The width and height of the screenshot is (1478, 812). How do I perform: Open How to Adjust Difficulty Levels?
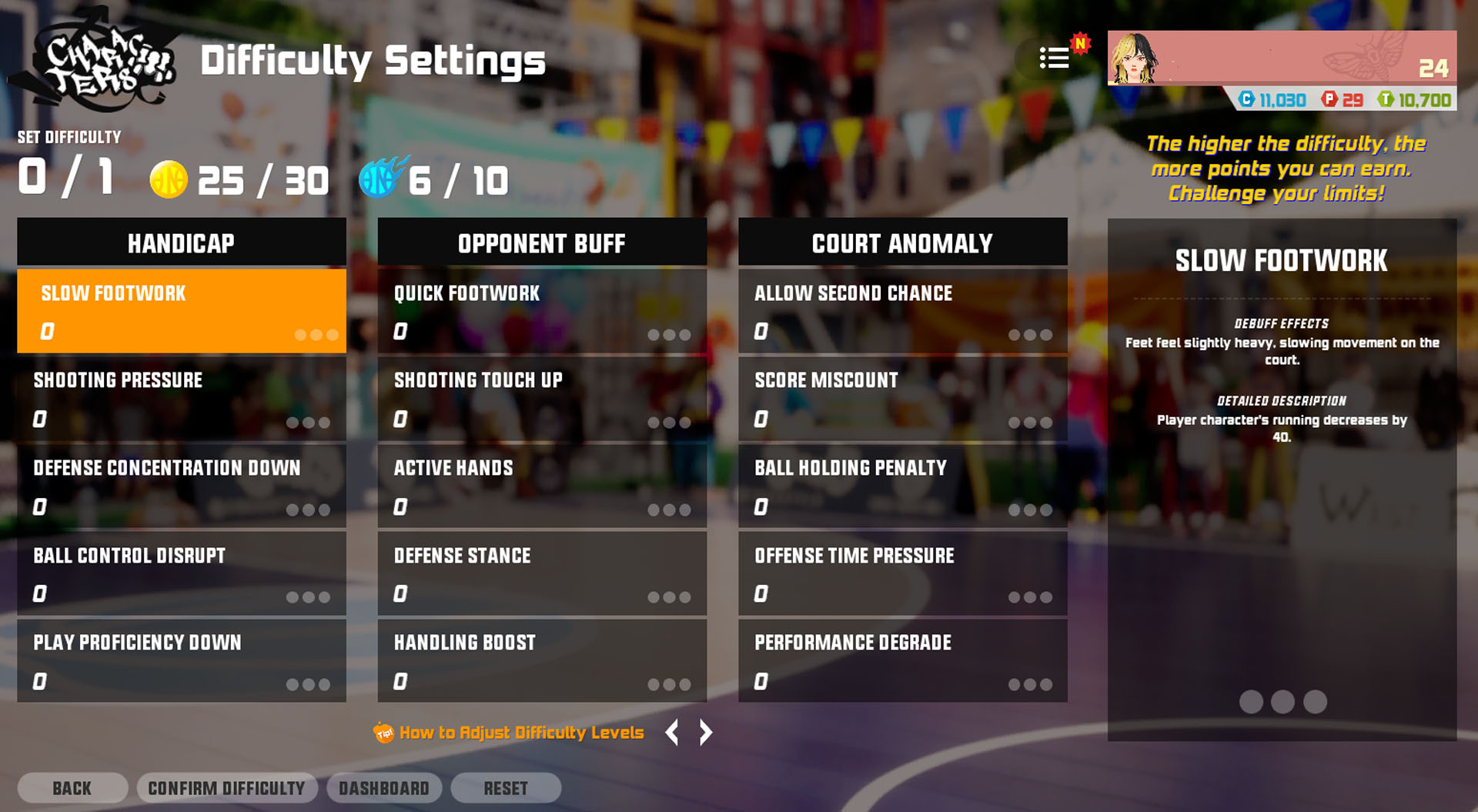click(x=522, y=732)
